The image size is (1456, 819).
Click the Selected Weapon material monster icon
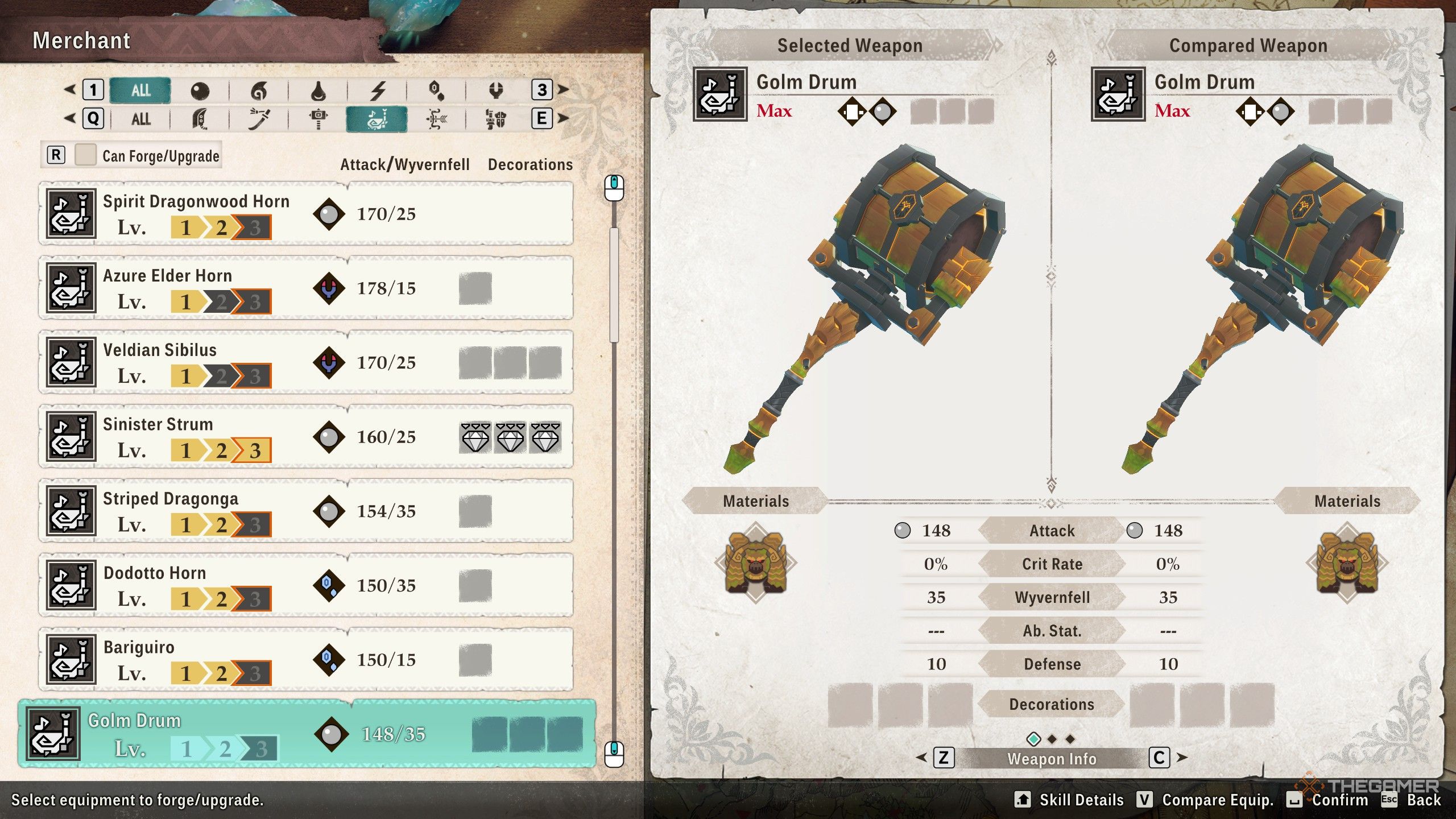click(756, 564)
